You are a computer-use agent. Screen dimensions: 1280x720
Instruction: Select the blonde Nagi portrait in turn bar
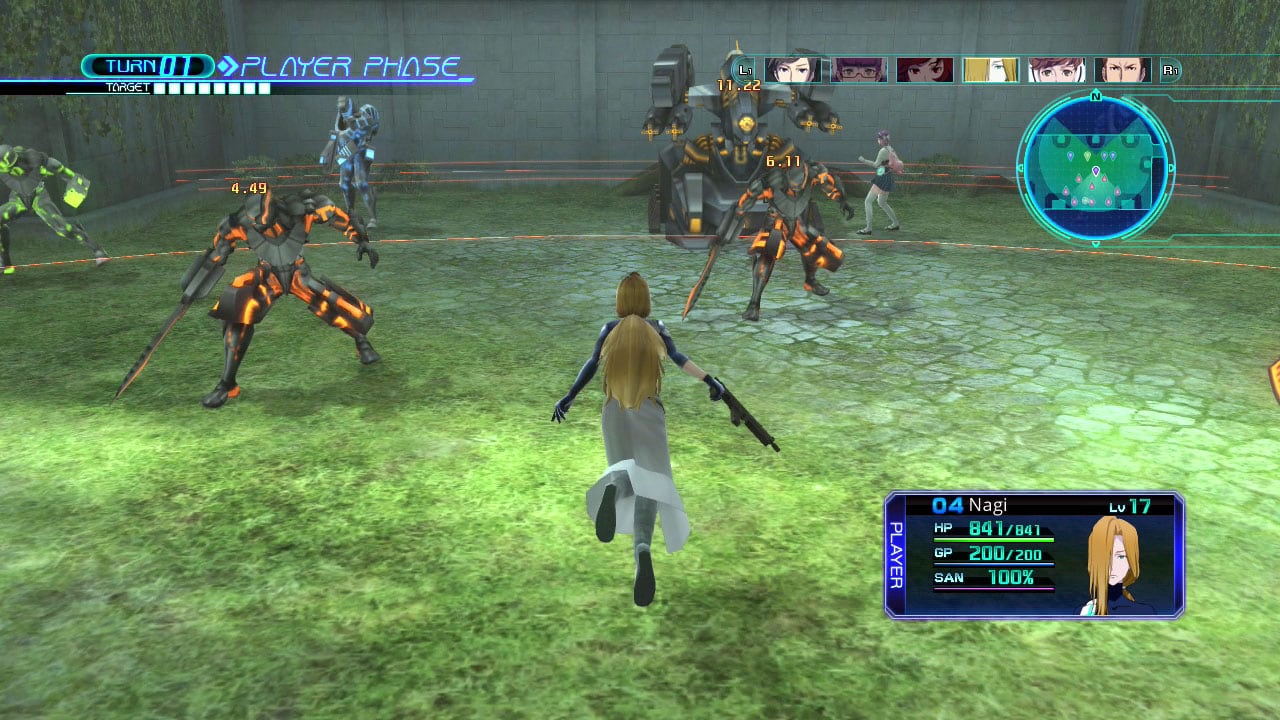(990, 70)
